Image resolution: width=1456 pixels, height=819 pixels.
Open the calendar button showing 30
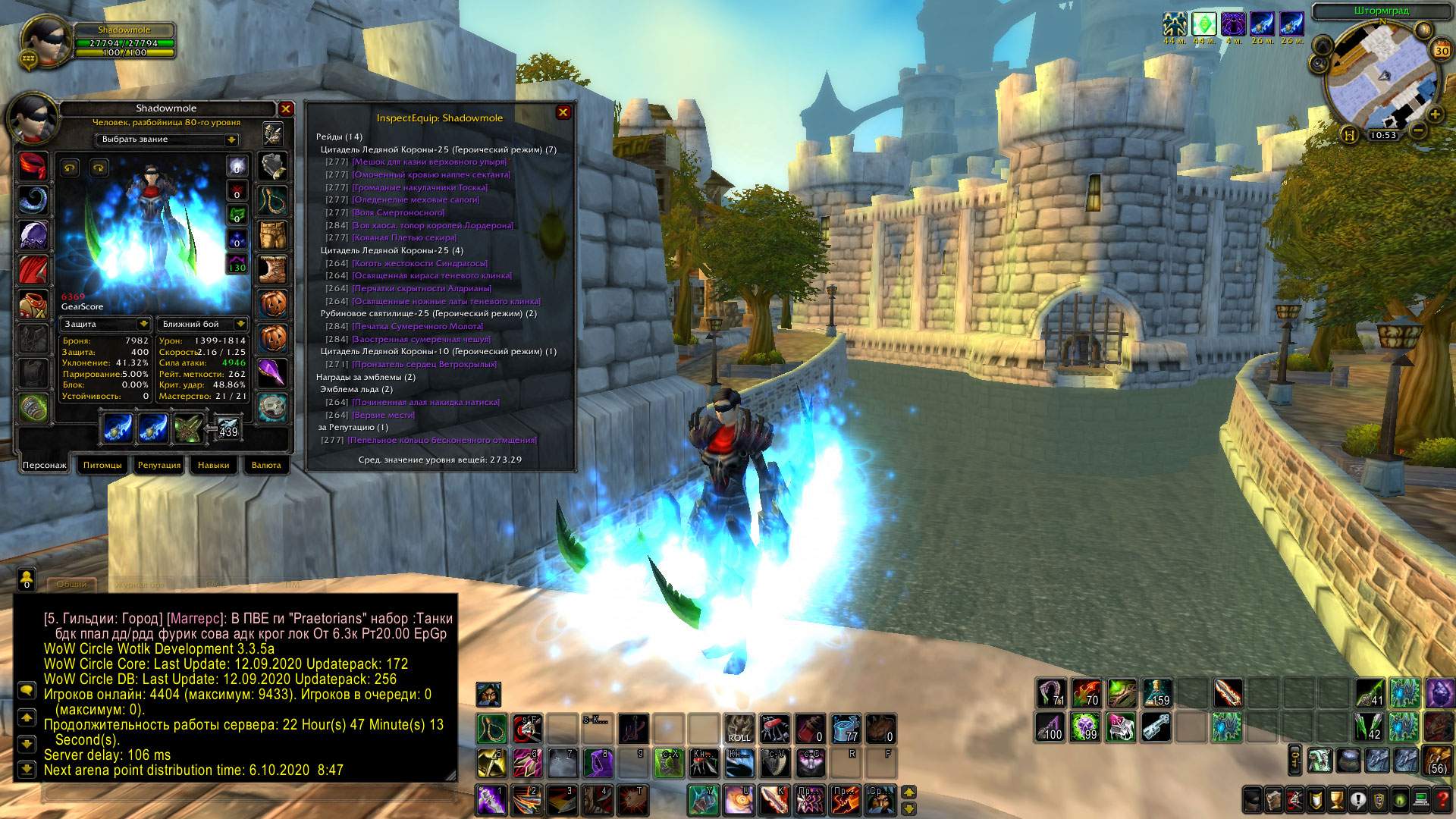pos(1441,51)
